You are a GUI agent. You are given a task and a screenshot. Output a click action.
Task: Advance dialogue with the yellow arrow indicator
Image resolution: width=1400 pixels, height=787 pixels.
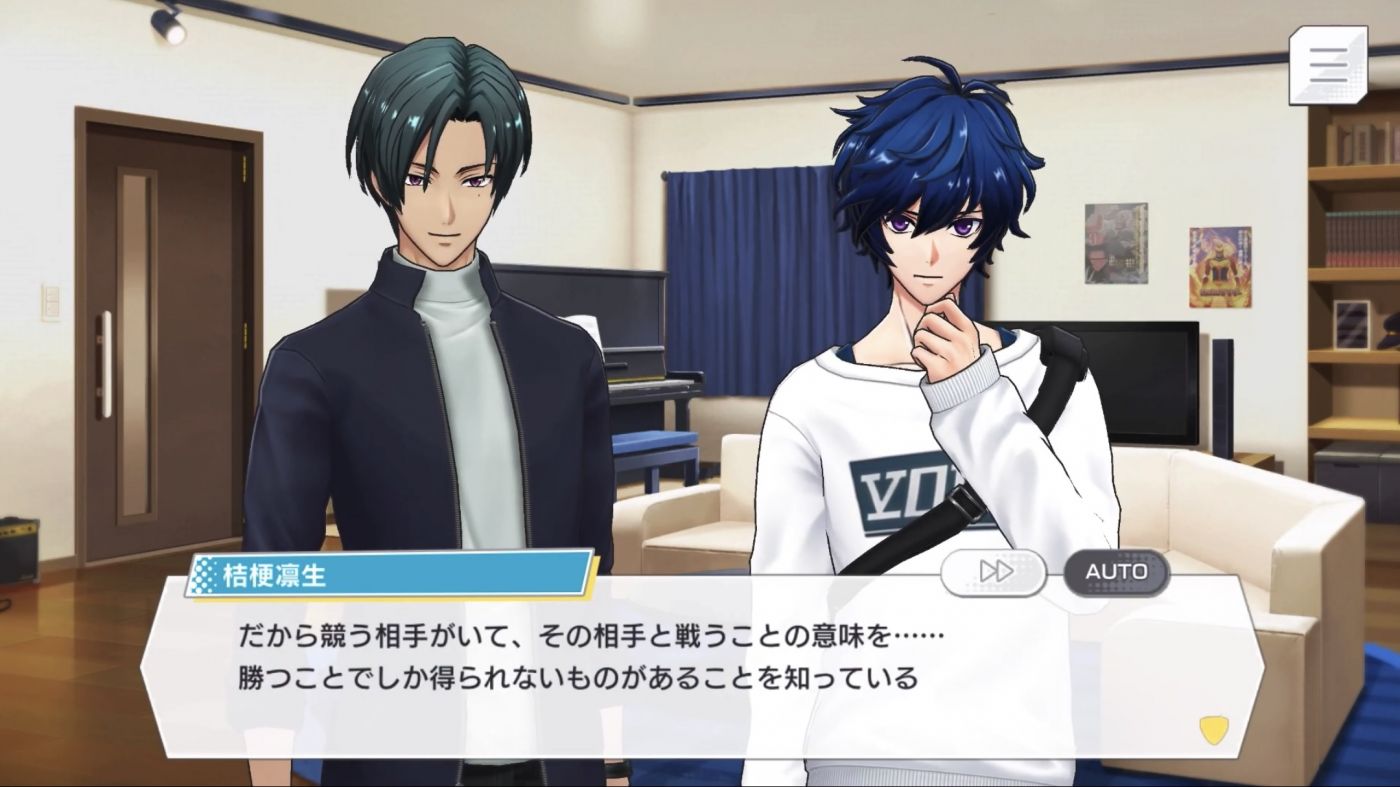pos(1212,728)
